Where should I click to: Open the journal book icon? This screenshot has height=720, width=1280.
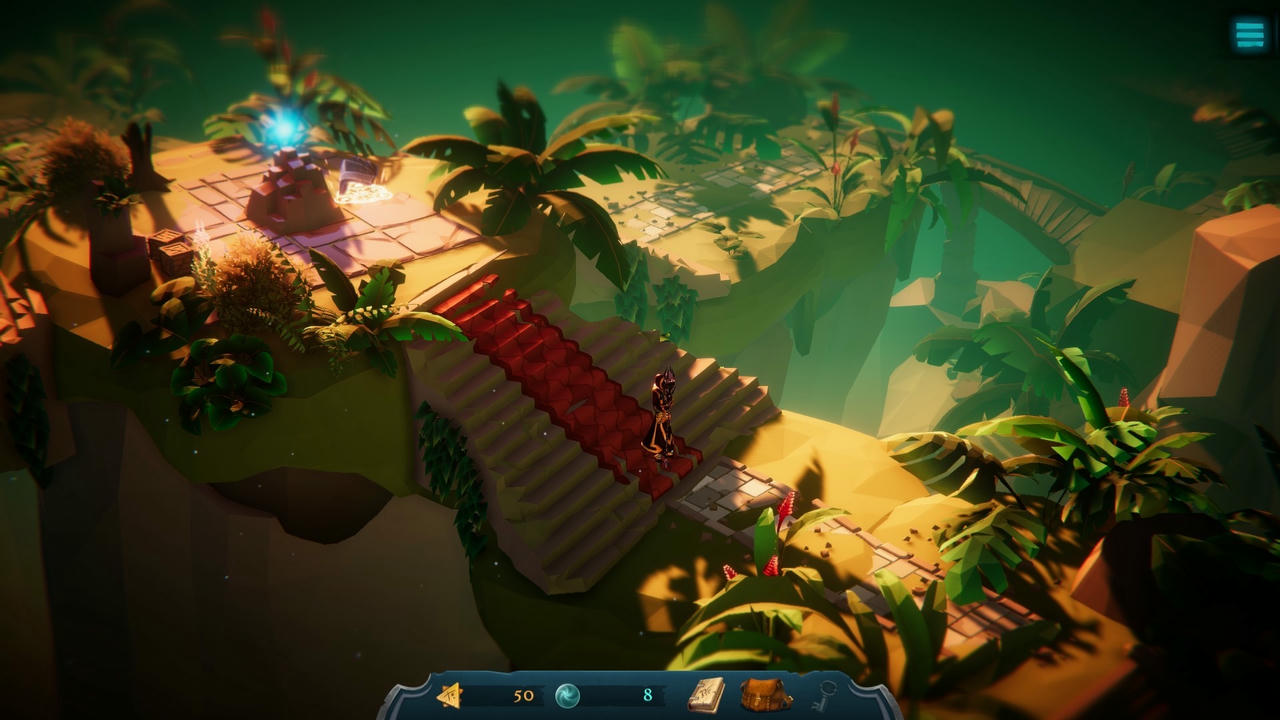point(706,694)
